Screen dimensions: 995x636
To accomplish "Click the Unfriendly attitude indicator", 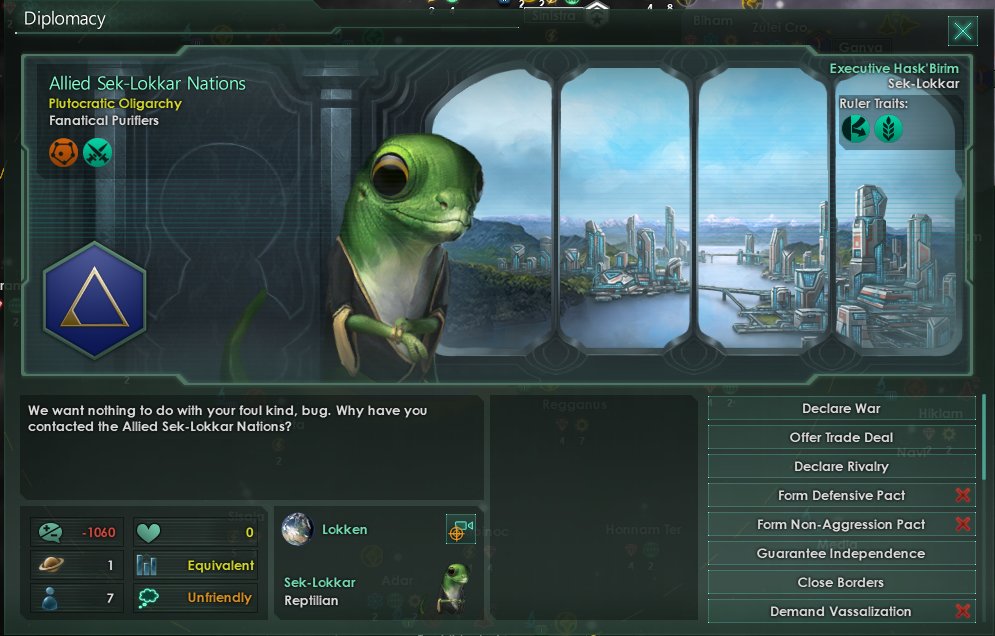I will [x=196, y=598].
